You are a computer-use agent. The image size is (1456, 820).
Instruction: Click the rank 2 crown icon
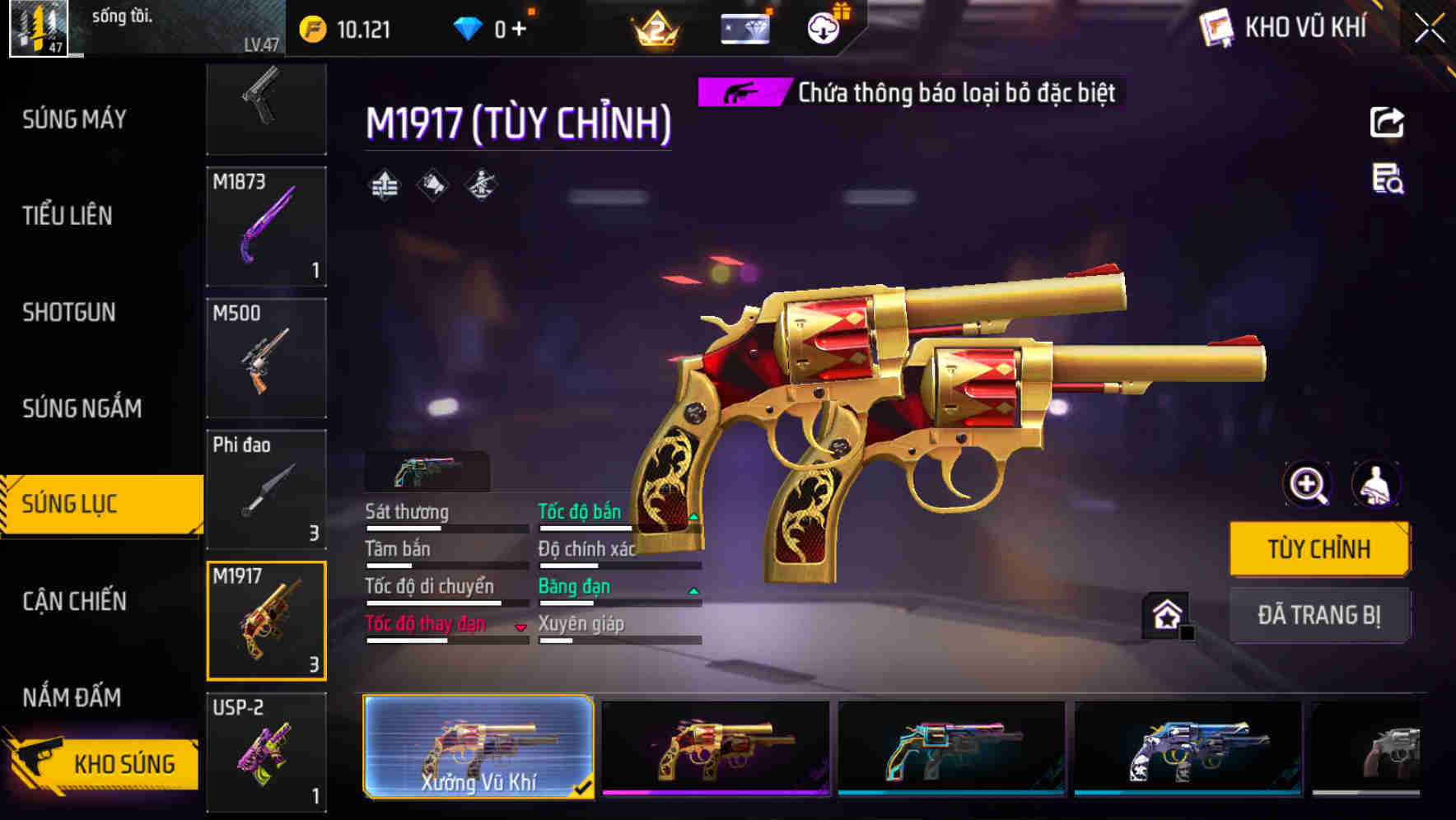(x=653, y=31)
